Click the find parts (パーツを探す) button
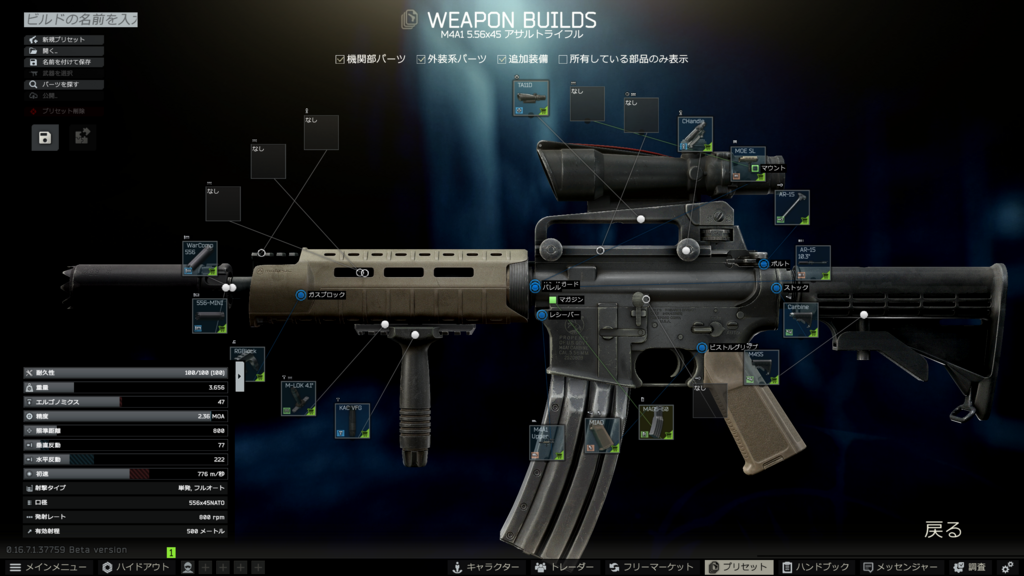 [63, 85]
